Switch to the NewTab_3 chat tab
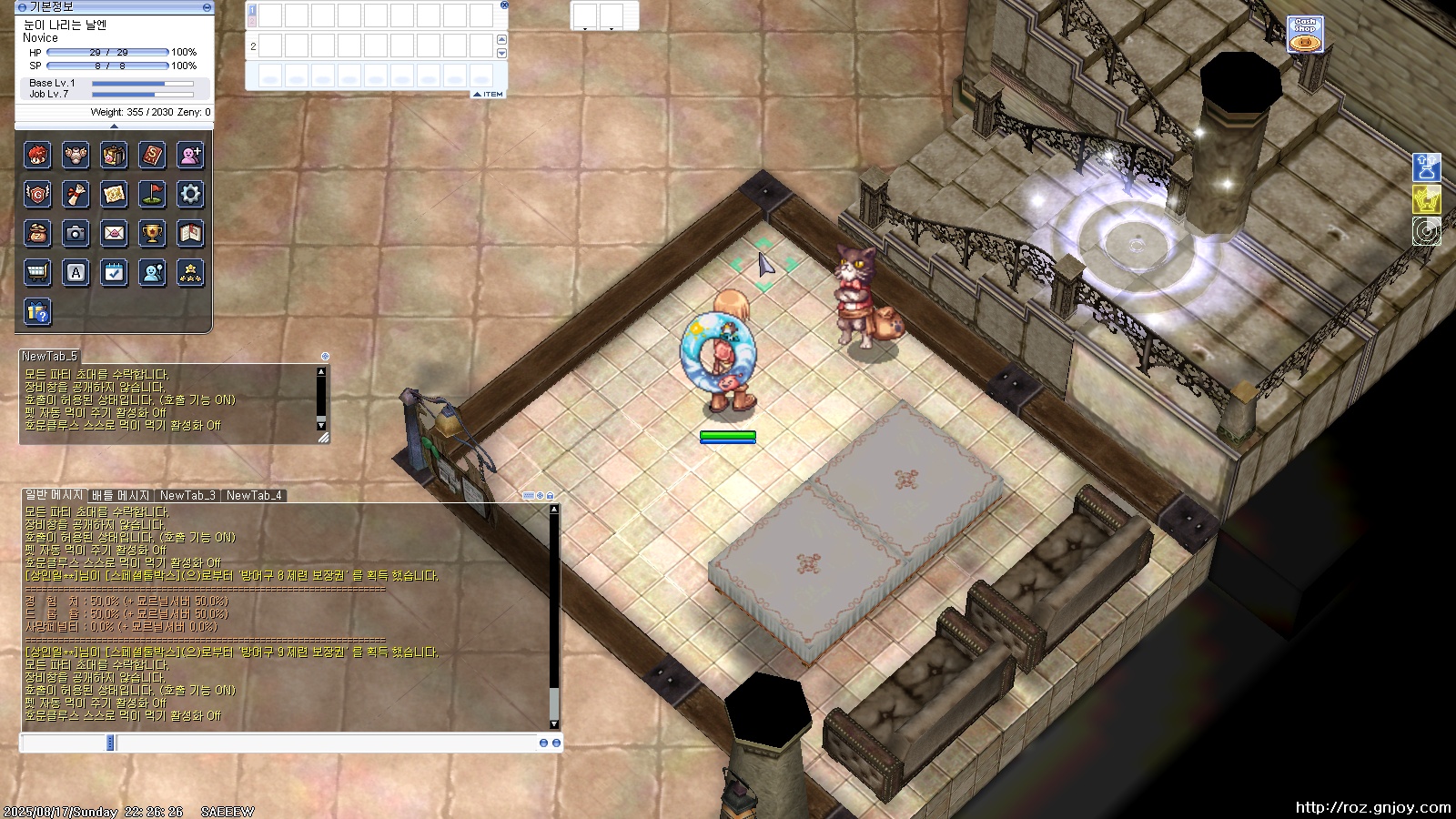 pos(187,496)
